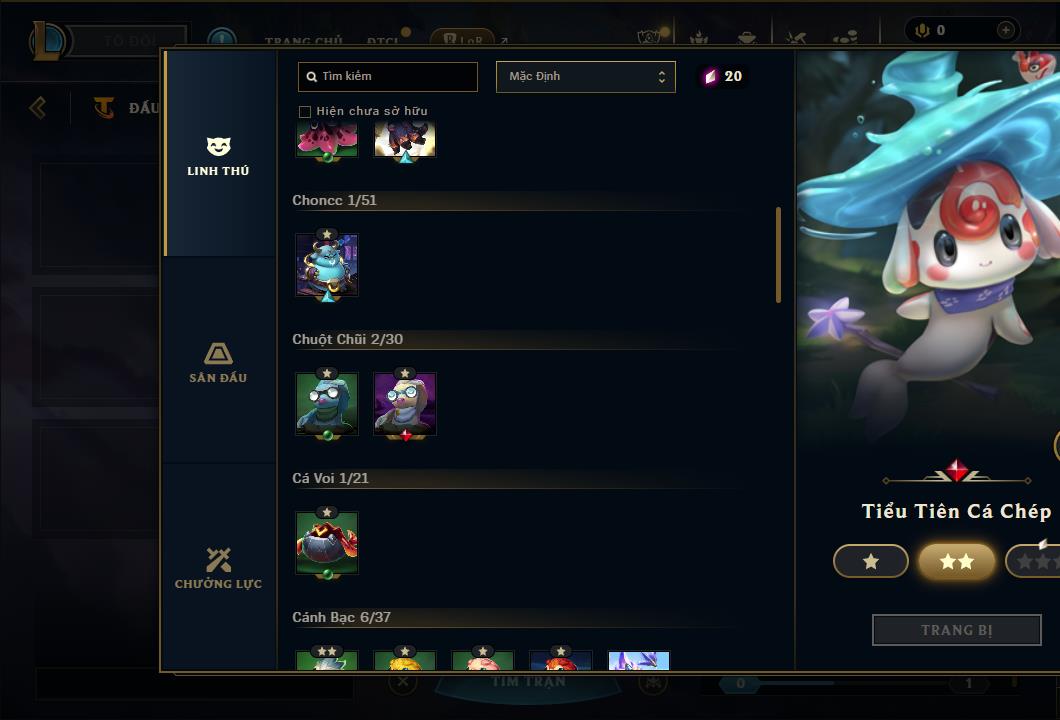Switch to the Linh Thú tab
Image resolution: width=1060 pixels, height=720 pixels.
218,155
